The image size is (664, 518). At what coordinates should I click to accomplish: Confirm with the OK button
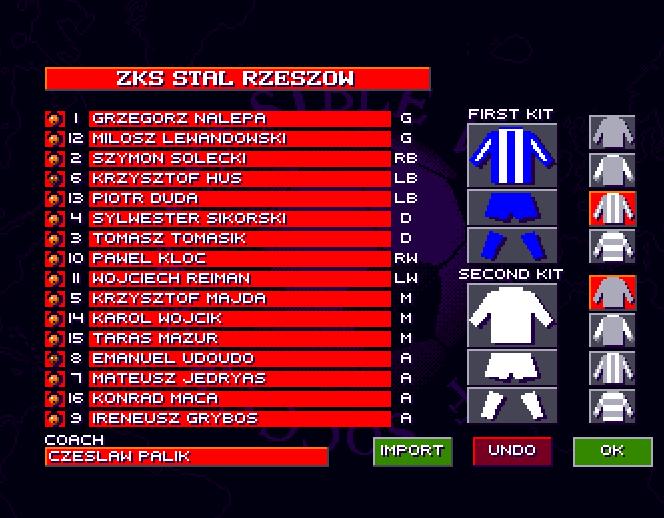coord(612,451)
